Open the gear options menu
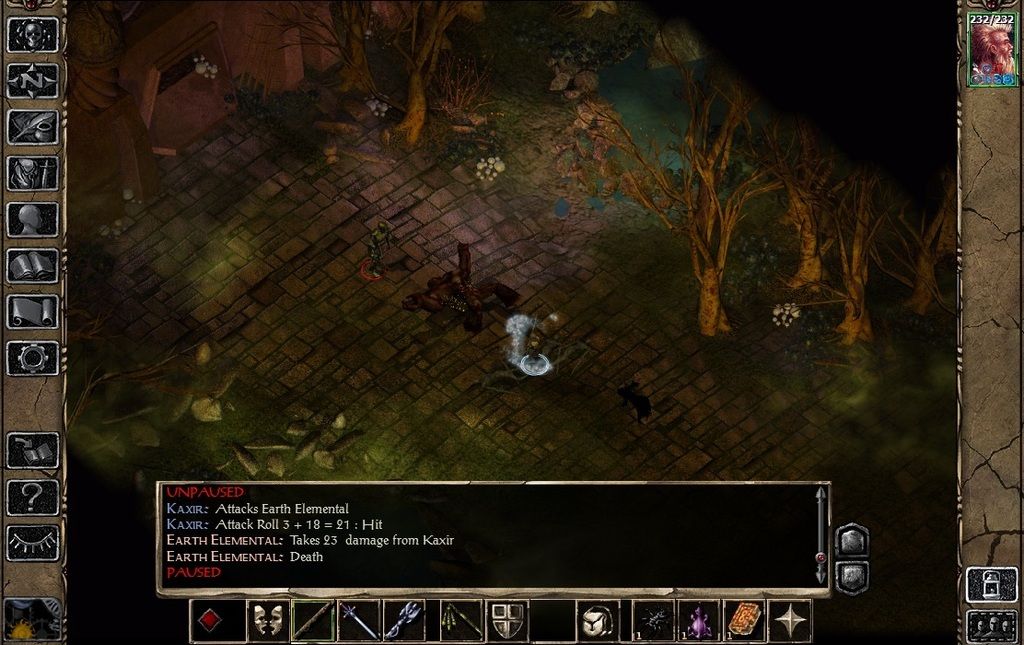The height and width of the screenshot is (645, 1024). (x=32, y=357)
